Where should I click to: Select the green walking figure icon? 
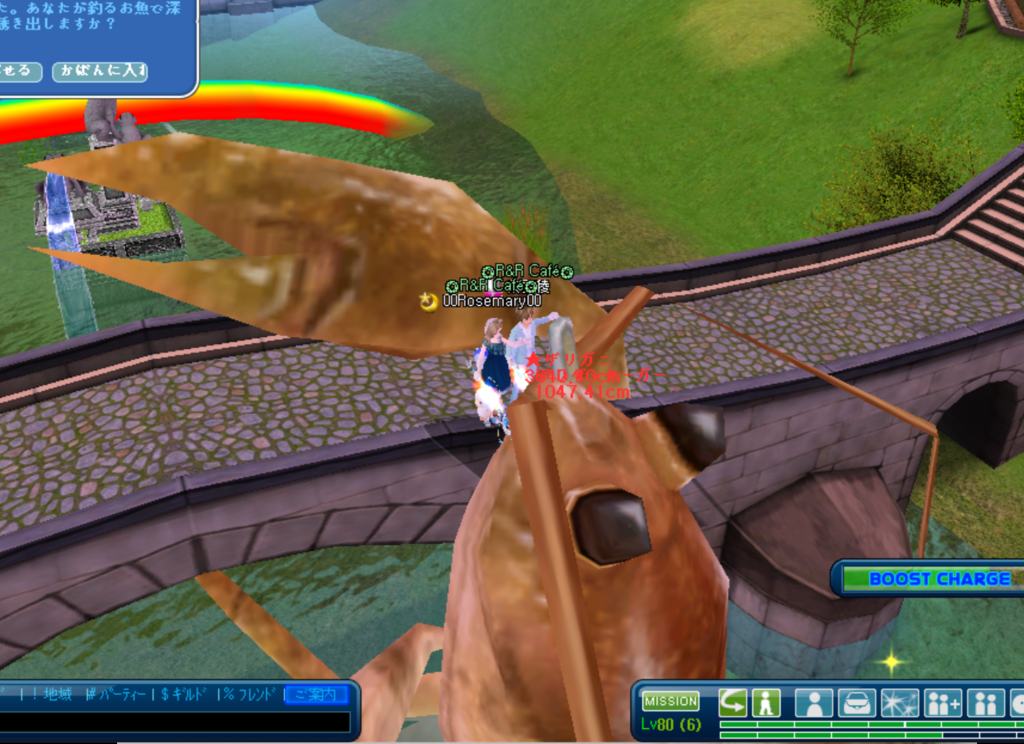[766, 702]
